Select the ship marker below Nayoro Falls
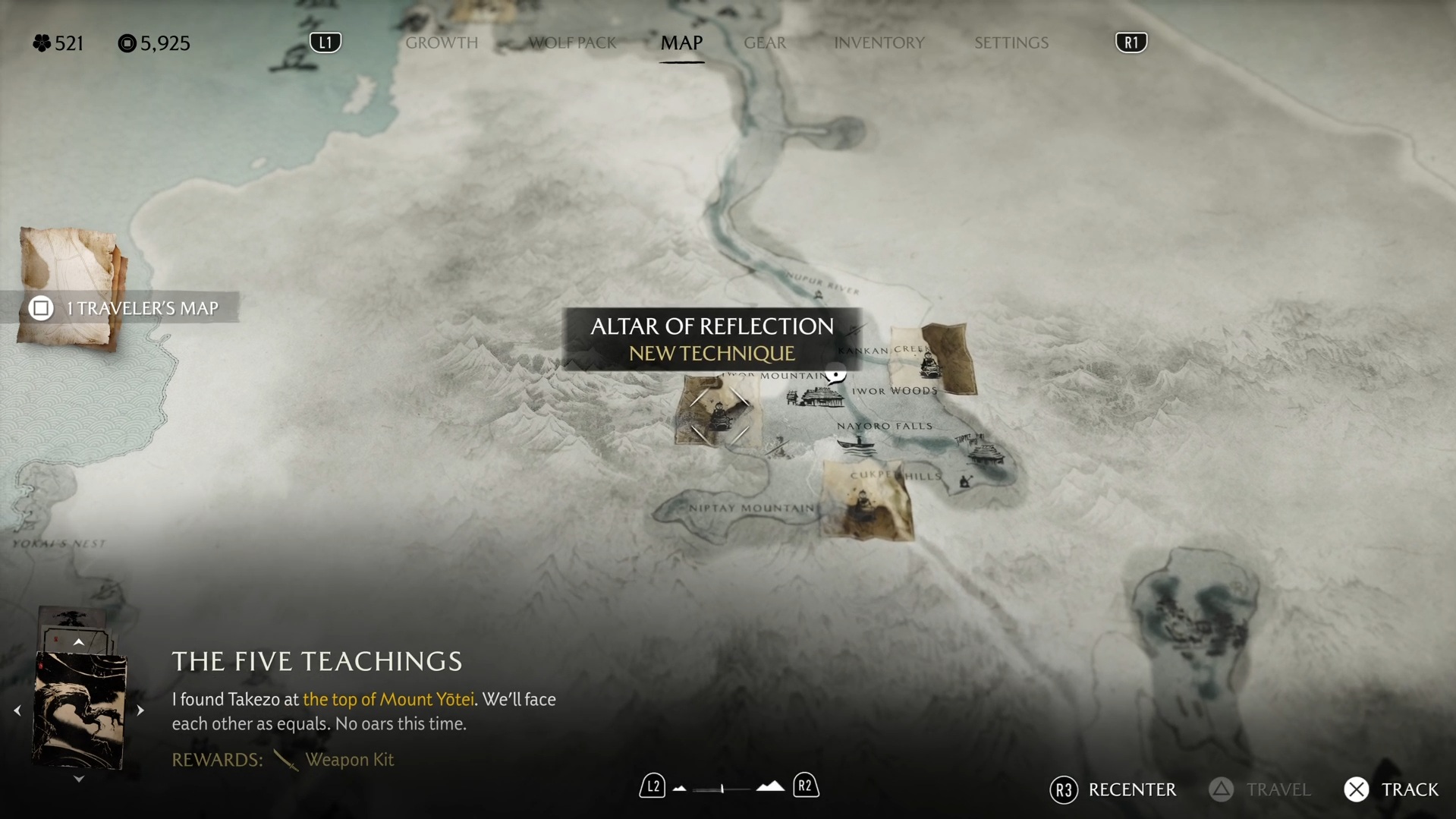Image resolution: width=1456 pixels, height=819 pixels. (857, 443)
